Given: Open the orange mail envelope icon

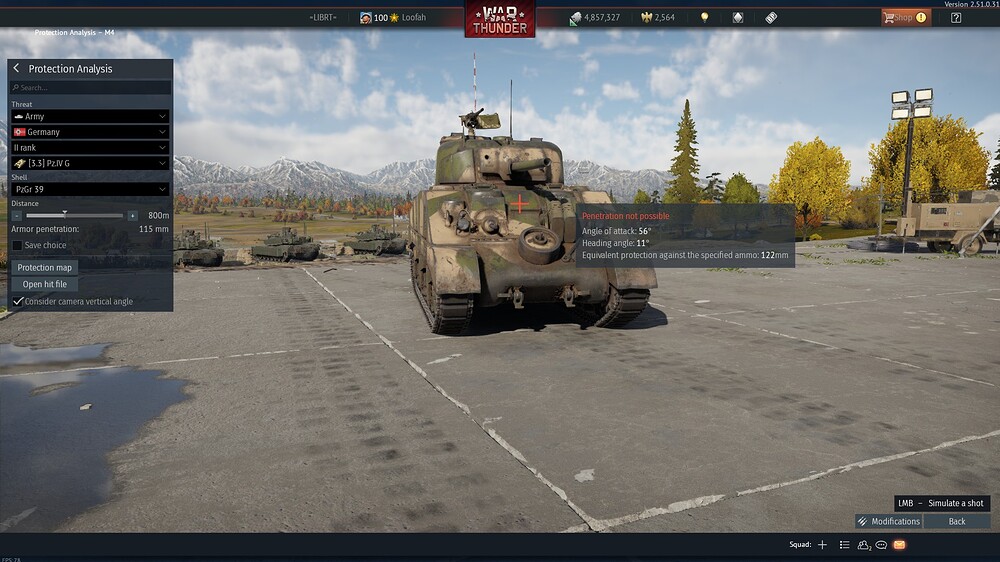Looking at the screenshot, I should coord(899,545).
